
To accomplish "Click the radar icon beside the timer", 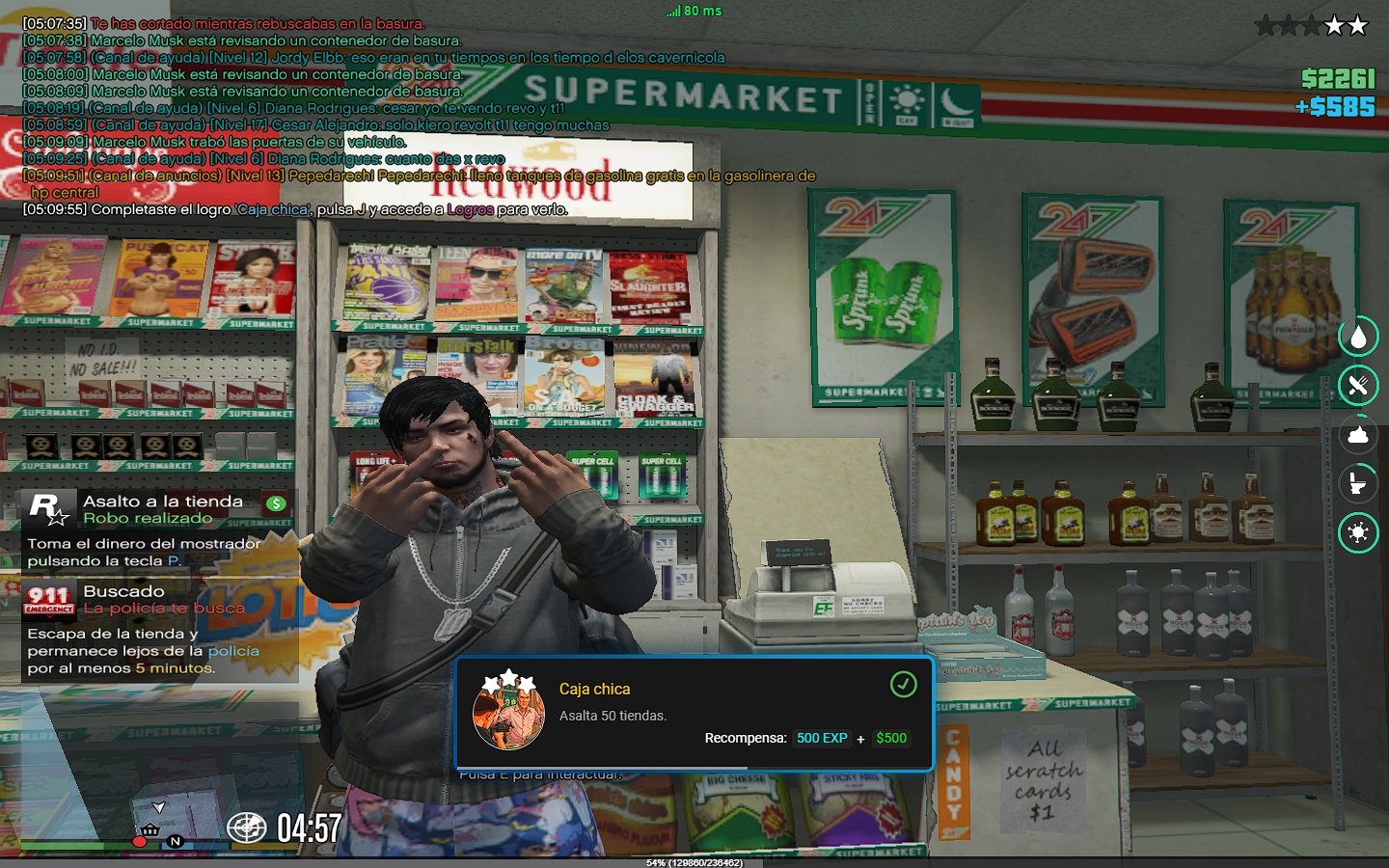I will tap(246, 827).
